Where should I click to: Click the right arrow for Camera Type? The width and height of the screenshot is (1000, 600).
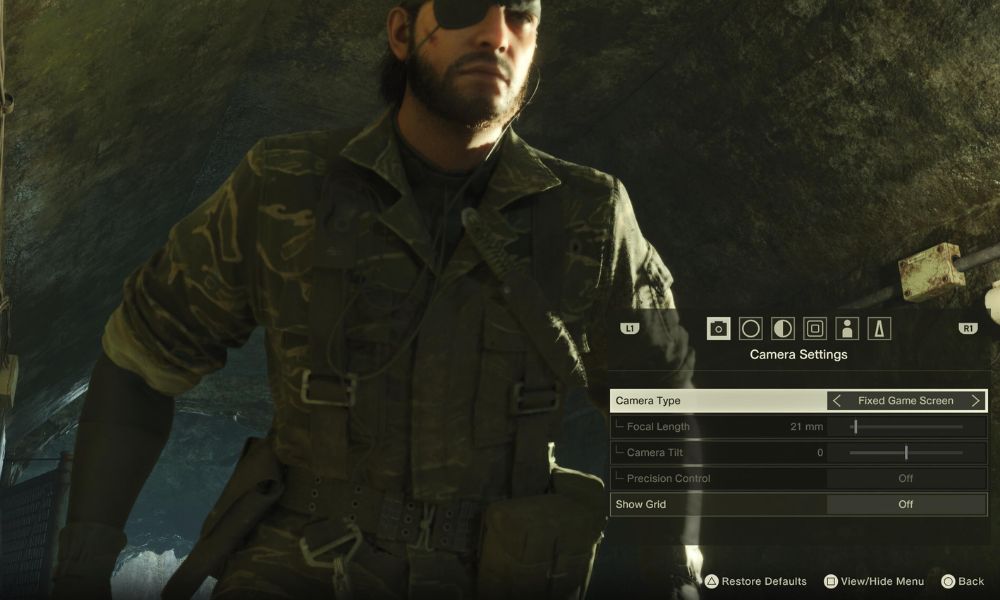point(976,401)
